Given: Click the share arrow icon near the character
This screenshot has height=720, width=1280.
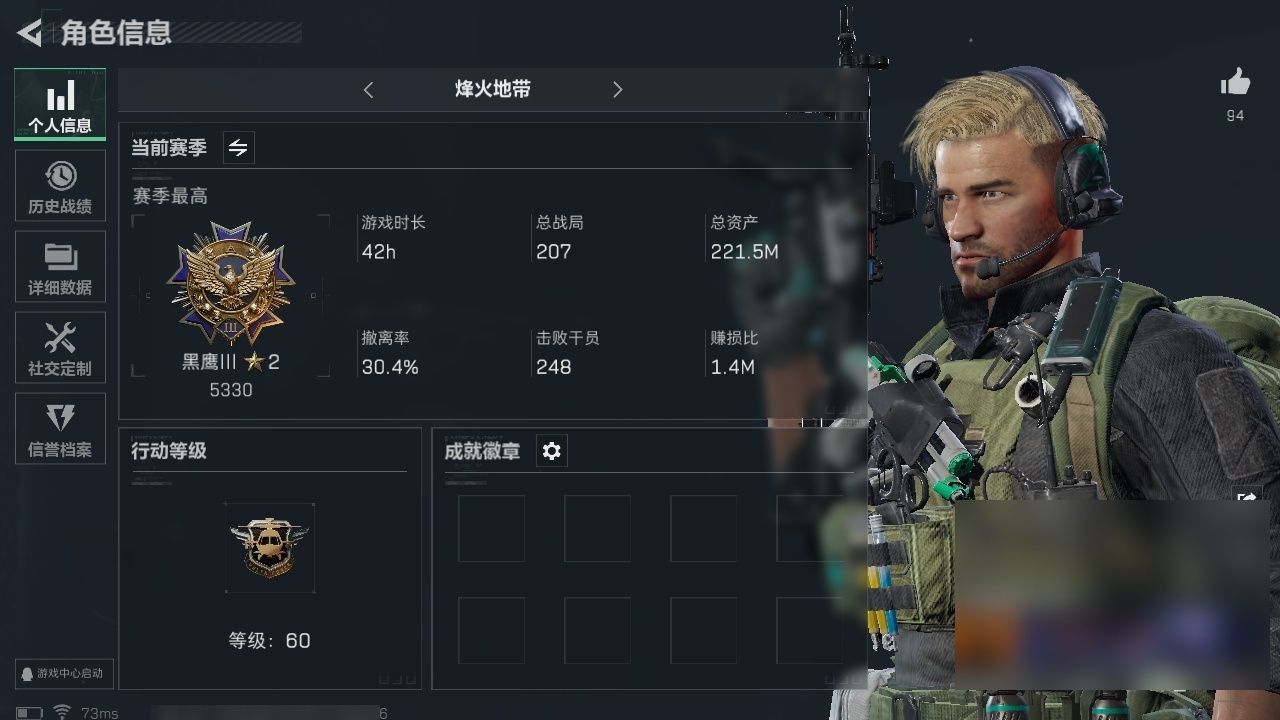Looking at the screenshot, I should coord(1246,497).
